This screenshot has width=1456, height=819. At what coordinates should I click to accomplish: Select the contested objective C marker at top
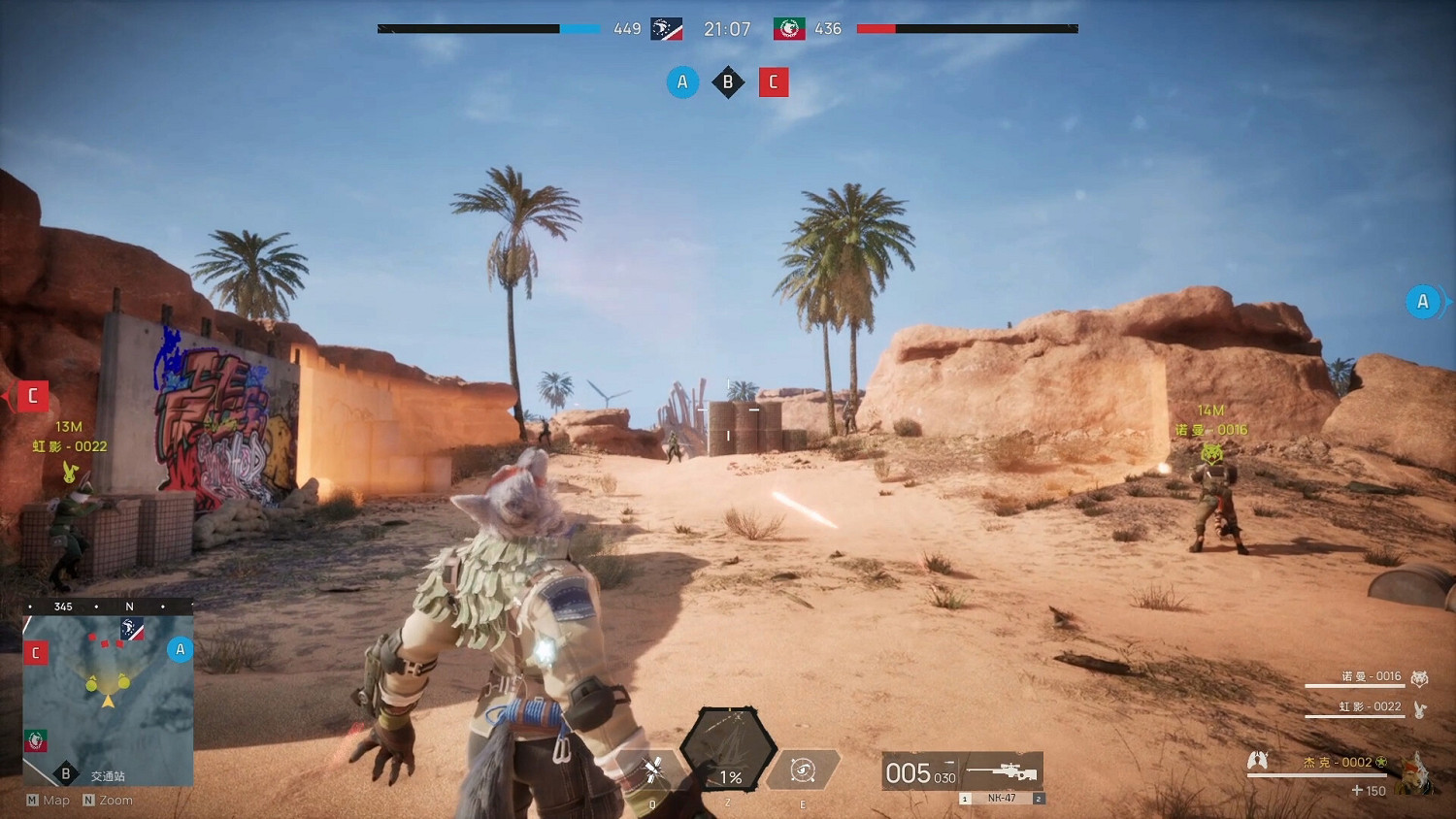pos(774,82)
